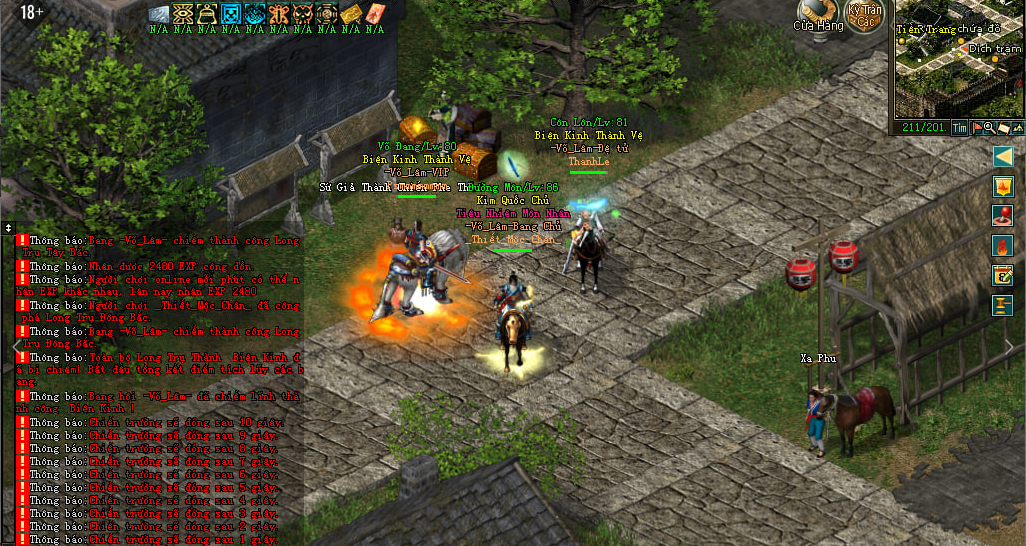Image resolution: width=1026 pixels, height=546 pixels.
Task: Select the orange skull buff icon
Action: tap(302, 14)
